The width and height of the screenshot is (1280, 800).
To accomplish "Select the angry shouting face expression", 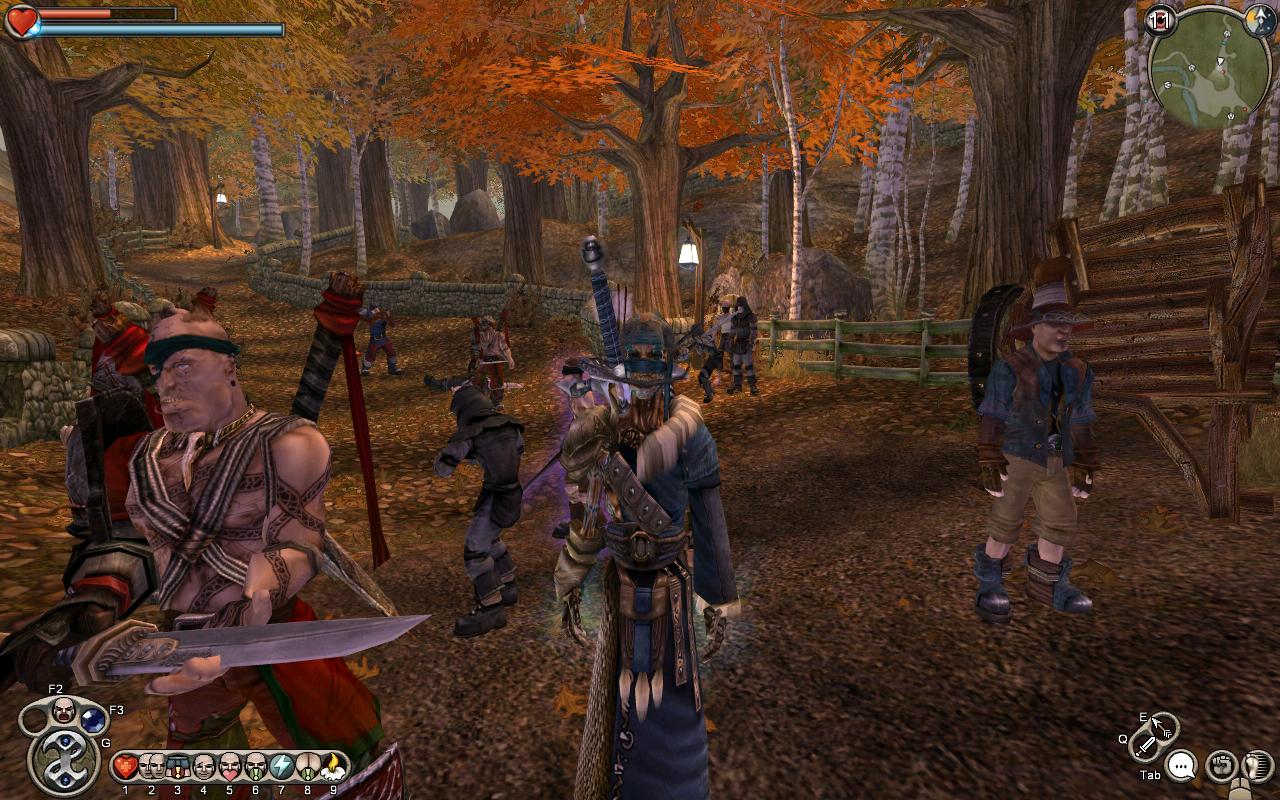I will point(64,710).
